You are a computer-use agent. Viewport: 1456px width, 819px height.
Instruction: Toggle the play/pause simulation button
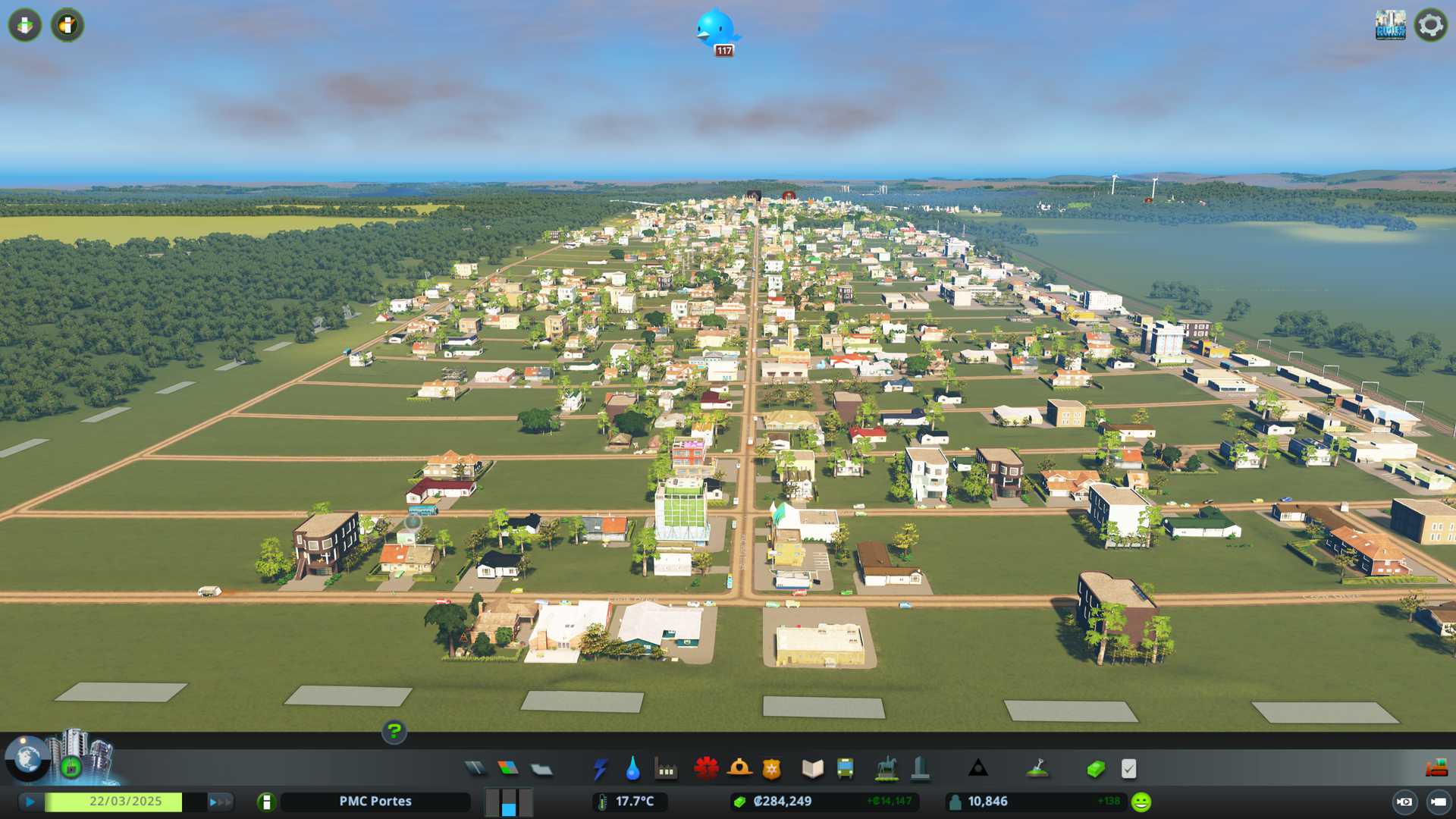tap(30, 802)
